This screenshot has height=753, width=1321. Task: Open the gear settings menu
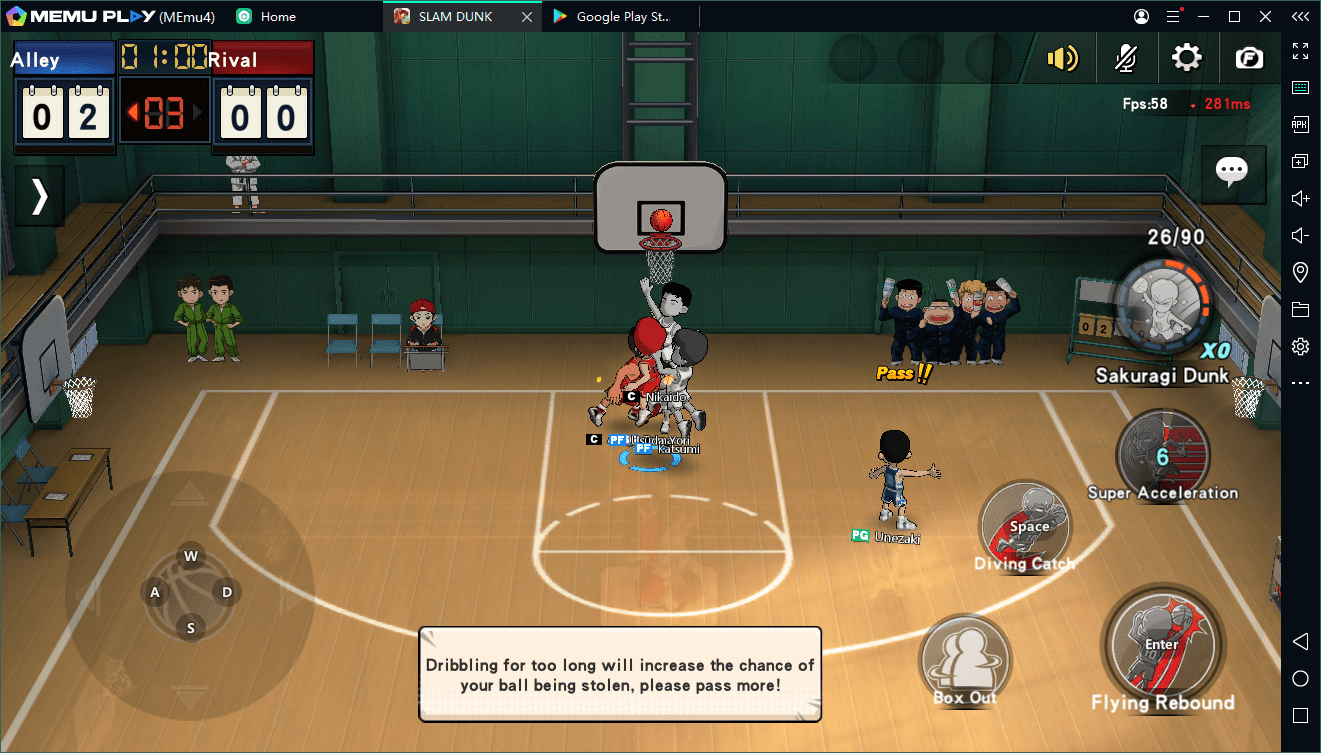coord(1187,58)
